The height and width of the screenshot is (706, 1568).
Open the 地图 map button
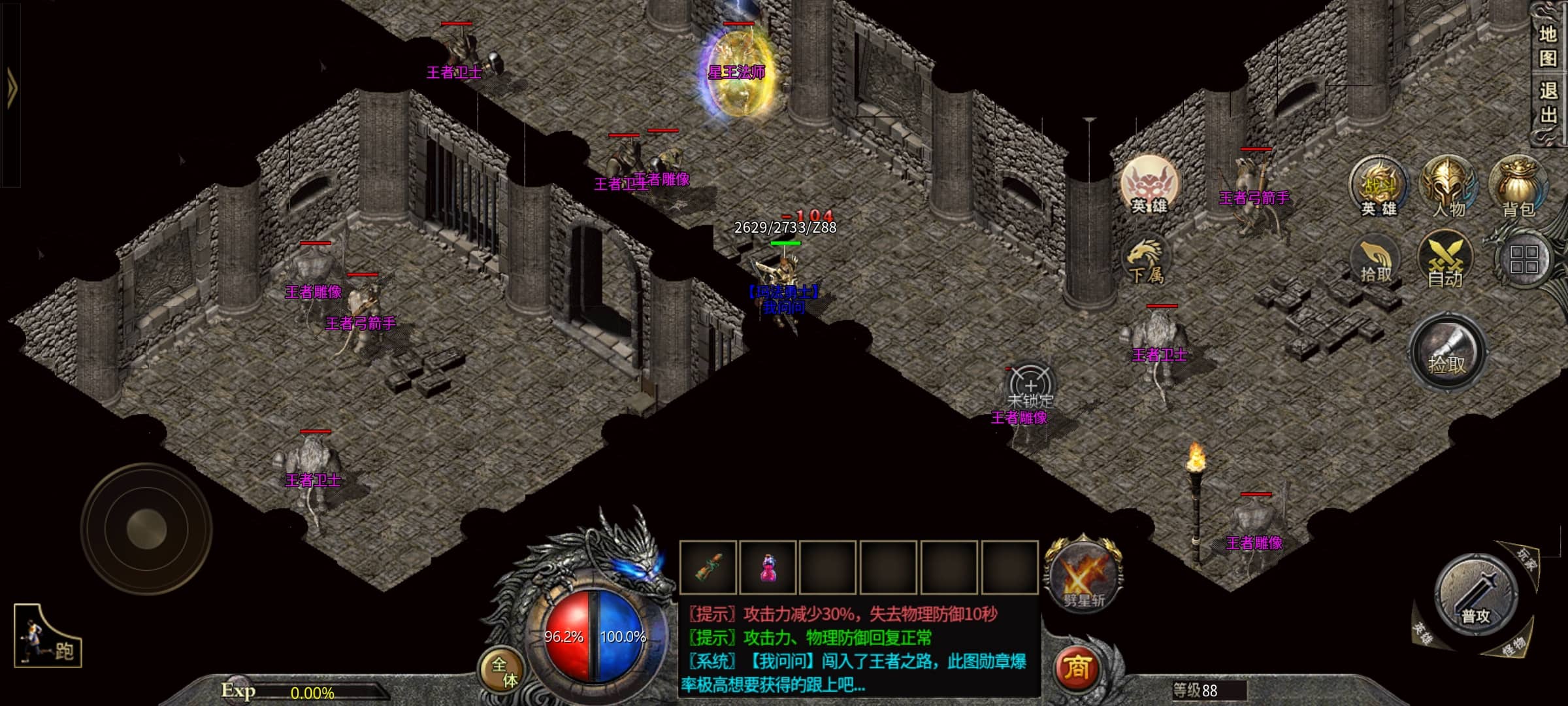[x=1547, y=46]
